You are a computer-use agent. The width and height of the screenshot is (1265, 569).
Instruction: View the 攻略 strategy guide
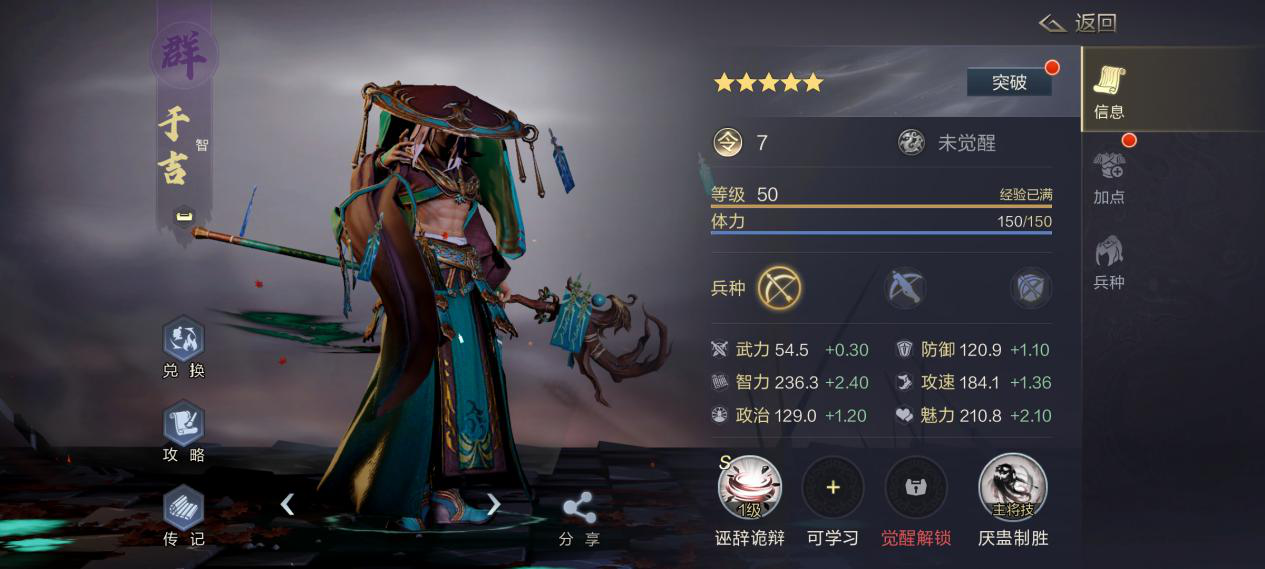click(183, 432)
